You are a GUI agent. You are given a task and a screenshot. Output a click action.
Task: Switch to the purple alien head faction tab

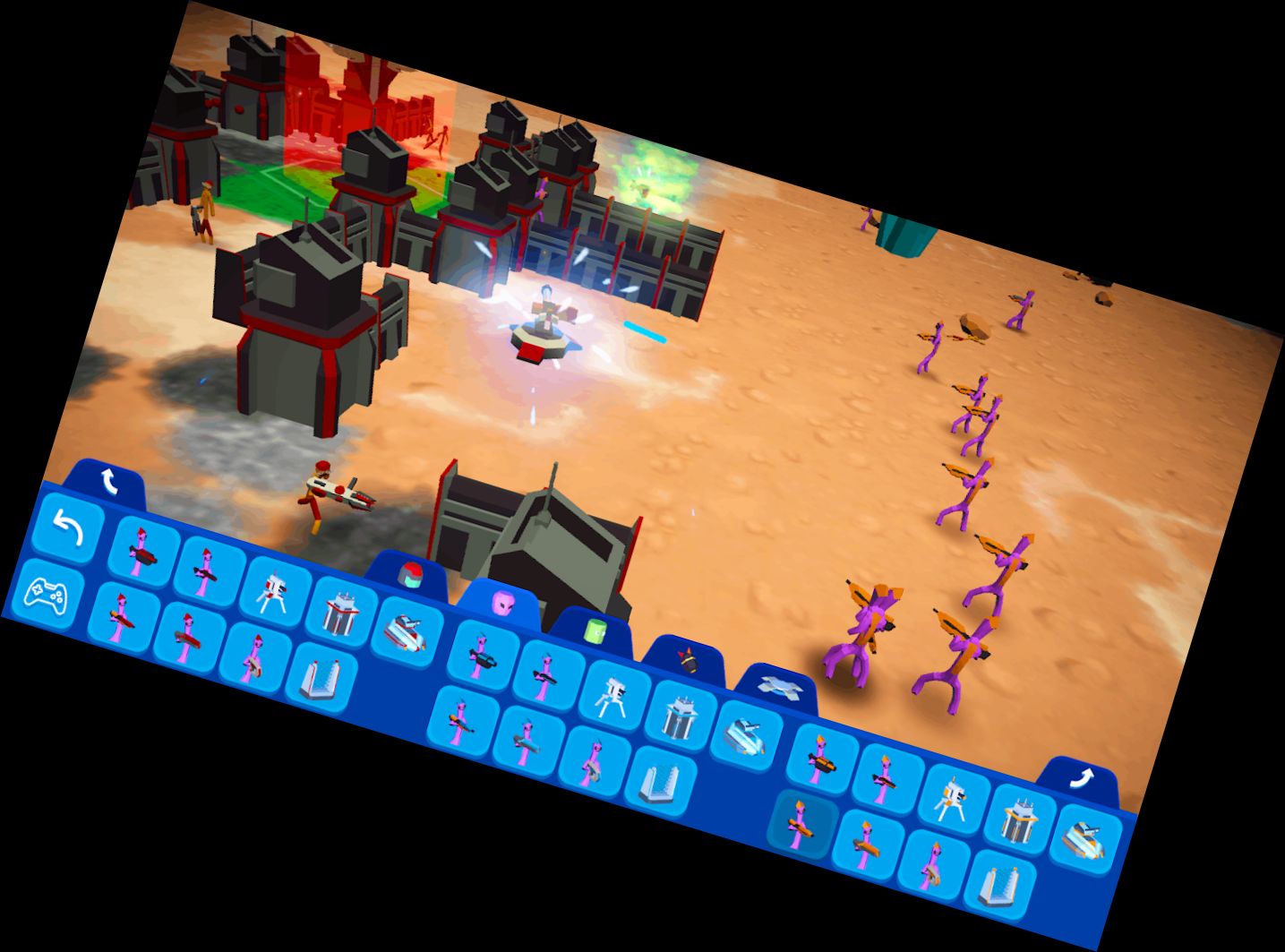tap(505, 602)
